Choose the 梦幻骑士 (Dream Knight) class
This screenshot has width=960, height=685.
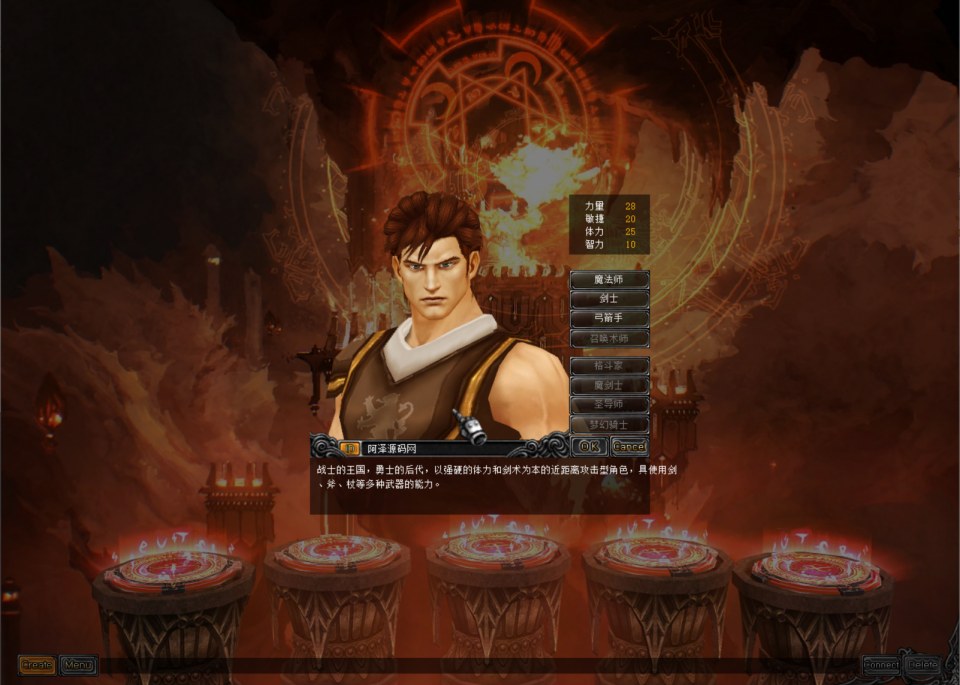coord(609,424)
